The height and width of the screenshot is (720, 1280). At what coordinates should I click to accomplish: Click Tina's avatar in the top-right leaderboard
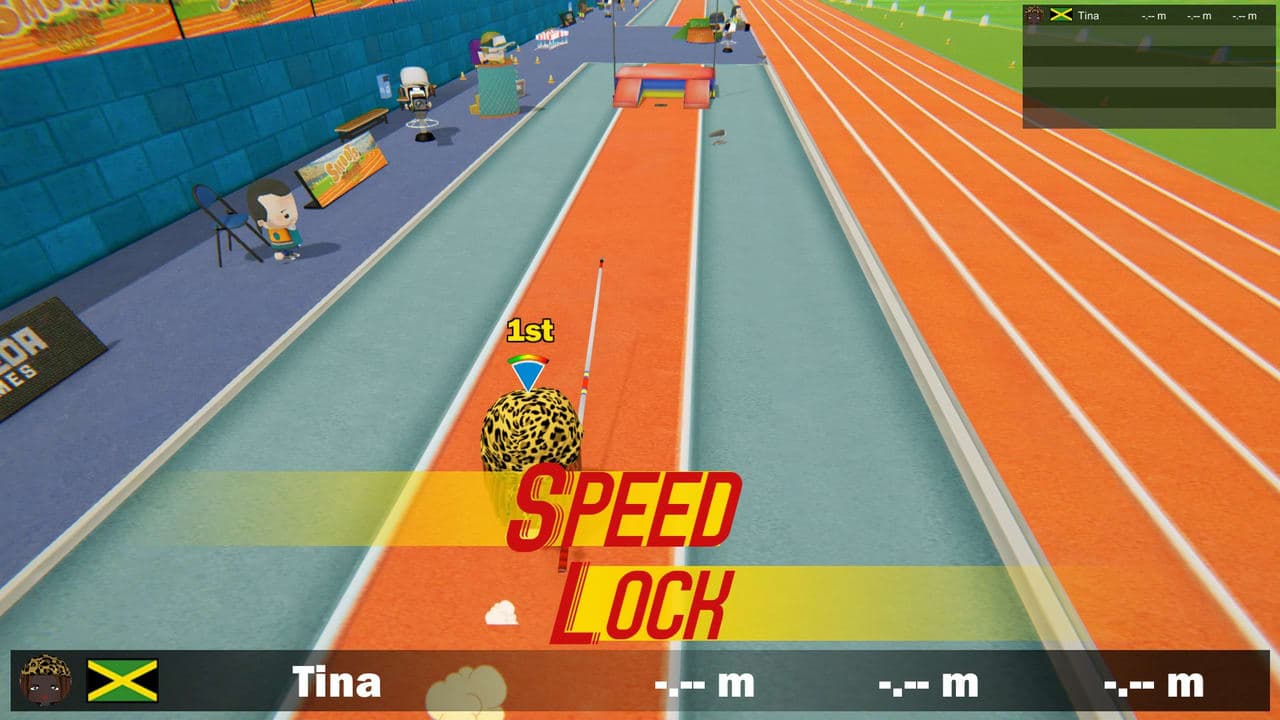(x=1033, y=14)
